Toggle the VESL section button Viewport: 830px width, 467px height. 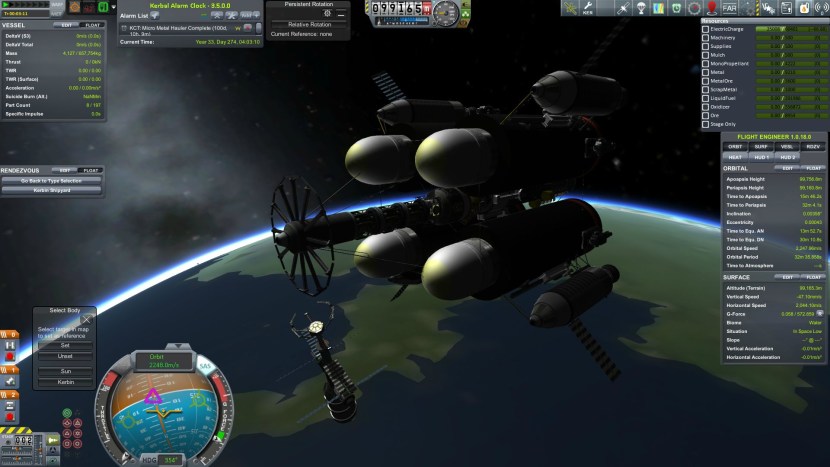coord(789,146)
